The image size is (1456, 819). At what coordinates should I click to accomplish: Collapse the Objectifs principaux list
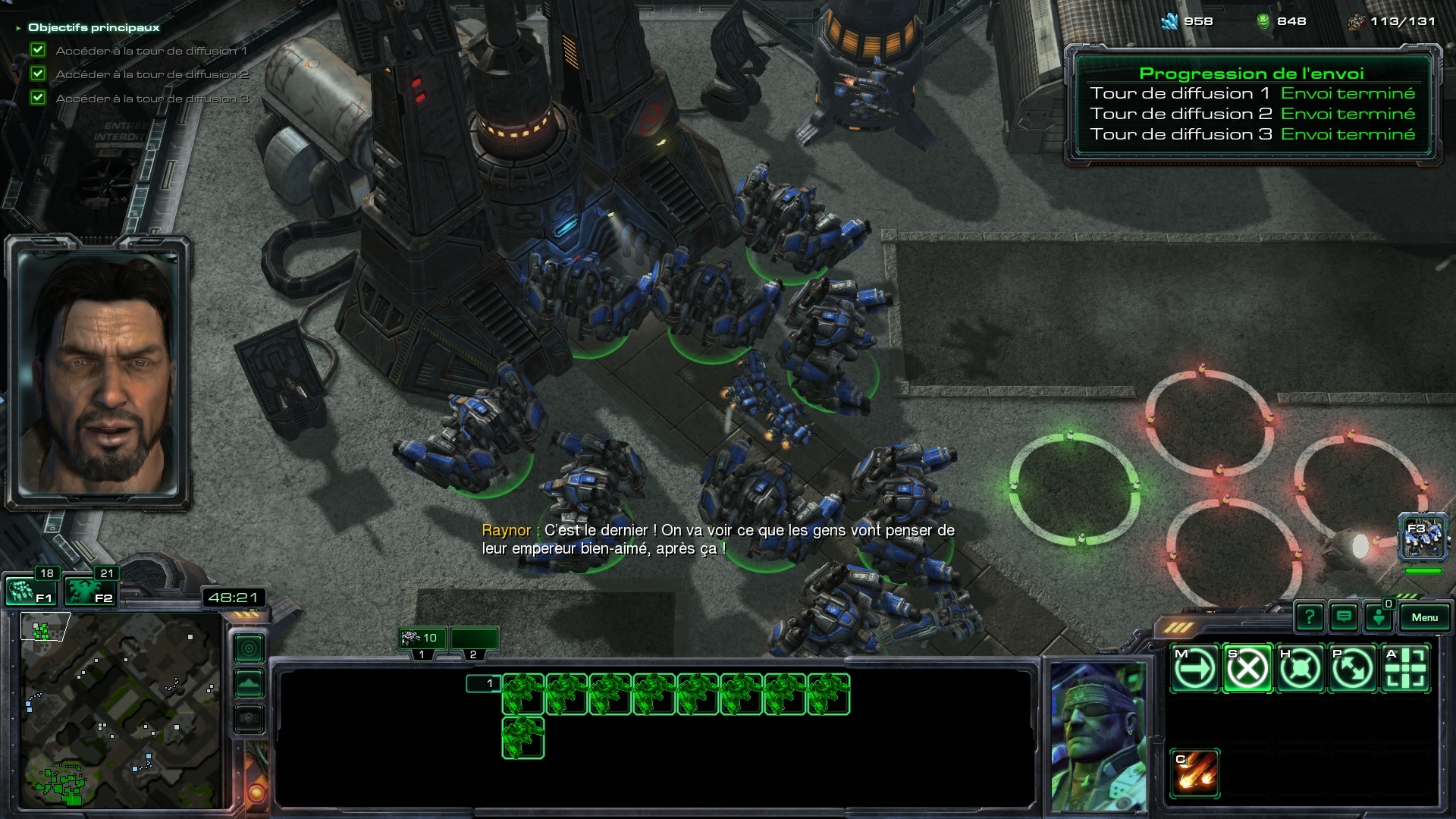pyautogui.click(x=18, y=28)
